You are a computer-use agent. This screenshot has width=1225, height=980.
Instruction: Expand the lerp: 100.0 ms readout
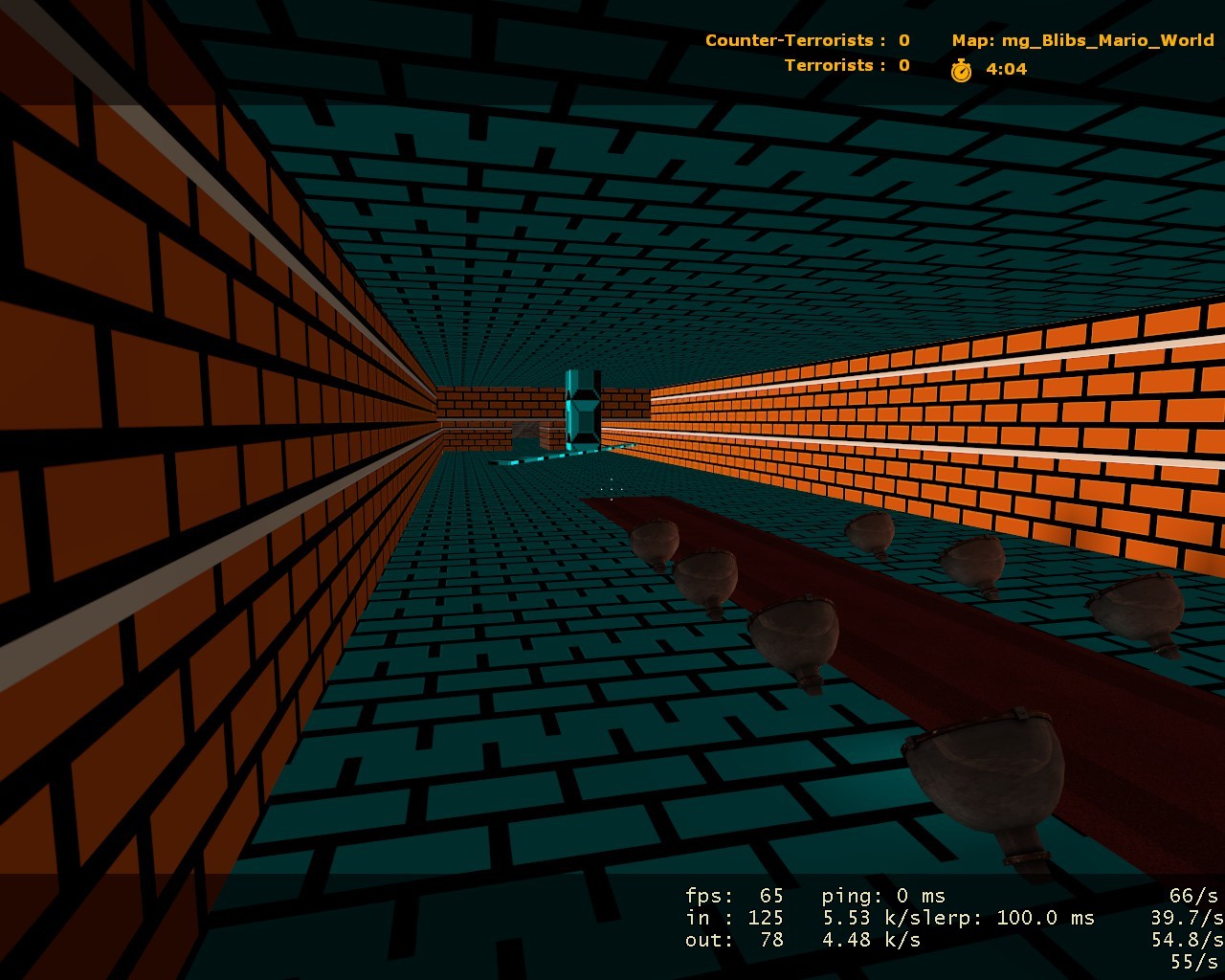[1014, 917]
